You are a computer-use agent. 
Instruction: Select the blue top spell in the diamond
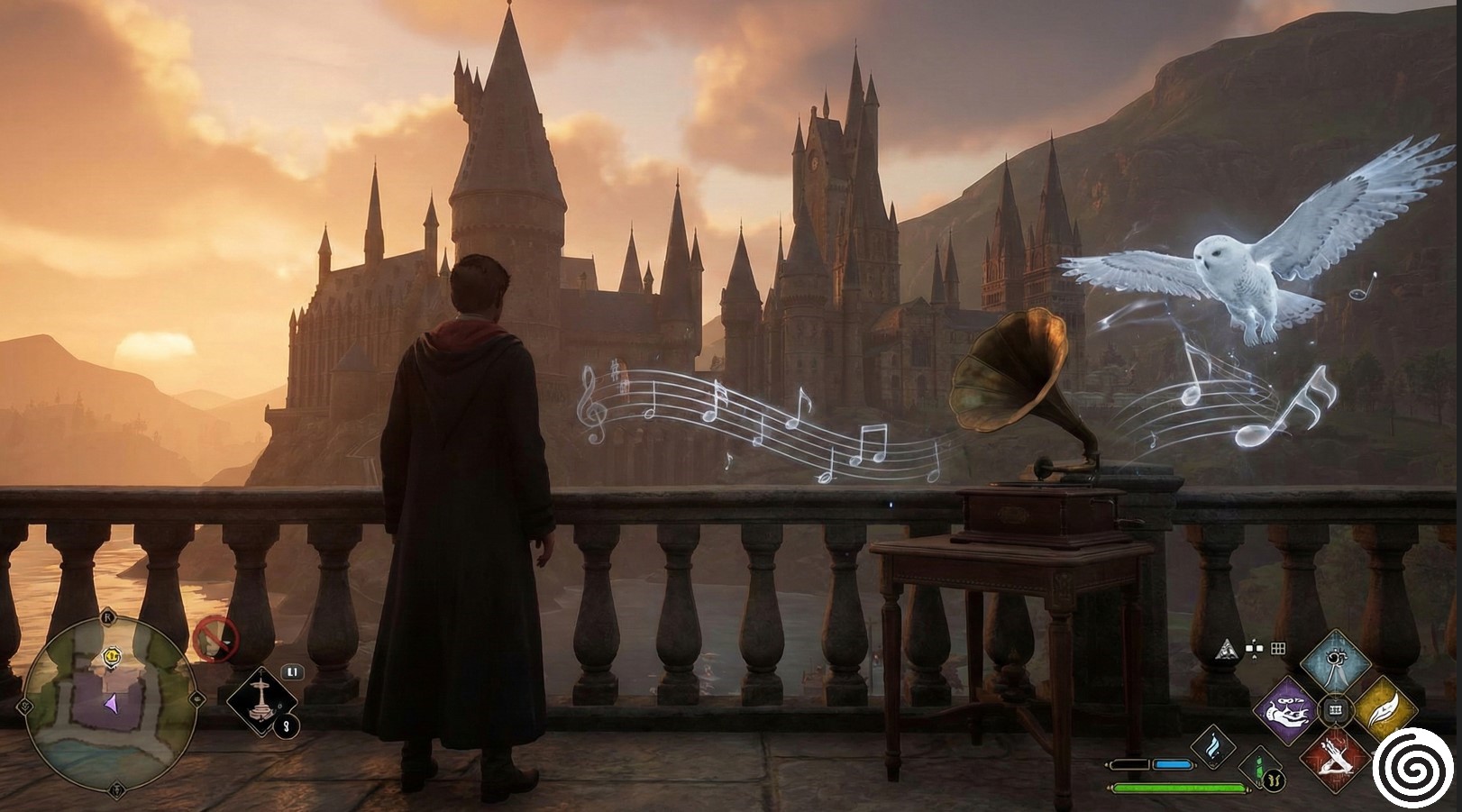(x=1336, y=662)
